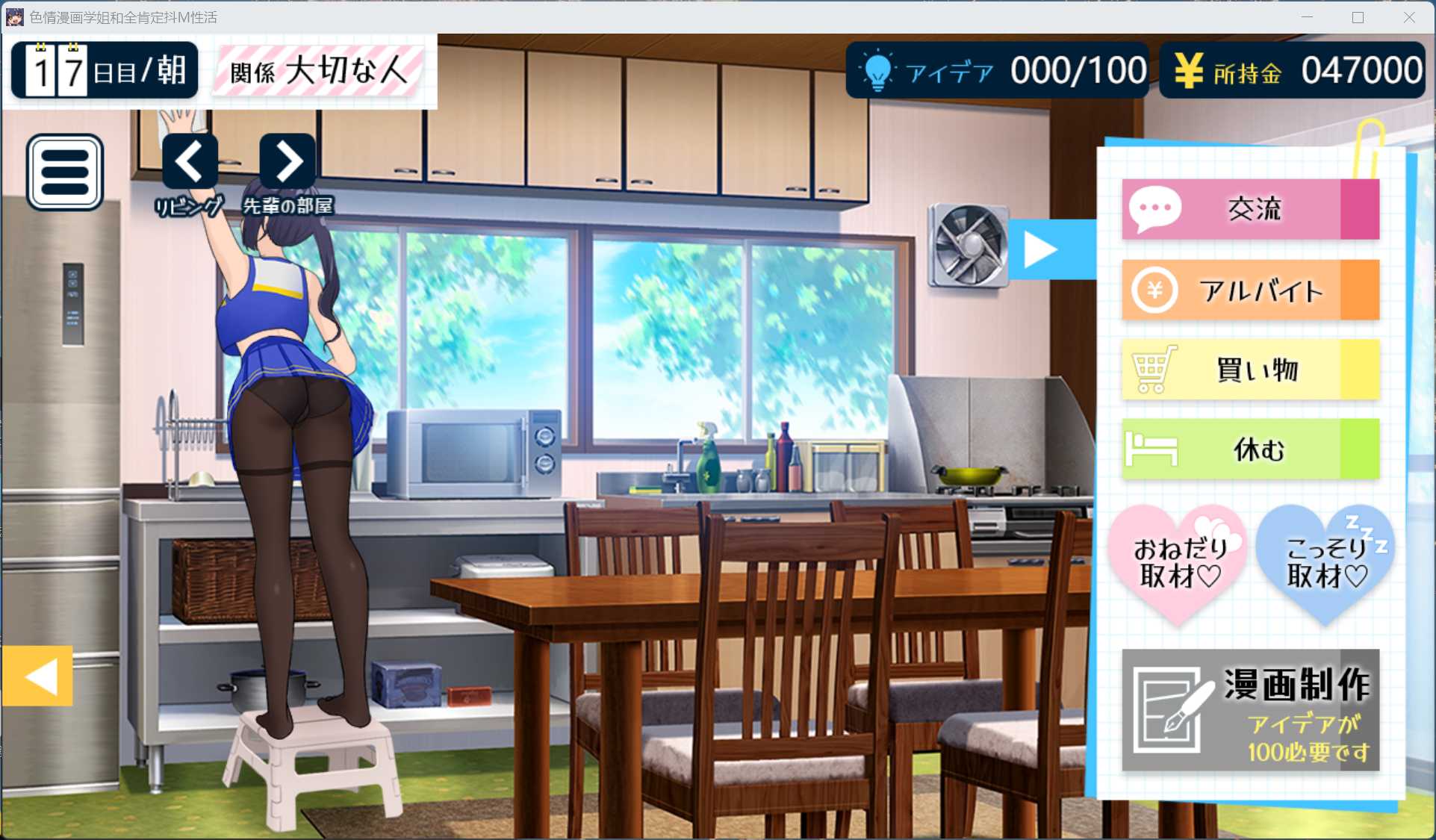This screenshot has height=840, width=1436.
Task: Maximize the game window
Action: coord(1358,17)
